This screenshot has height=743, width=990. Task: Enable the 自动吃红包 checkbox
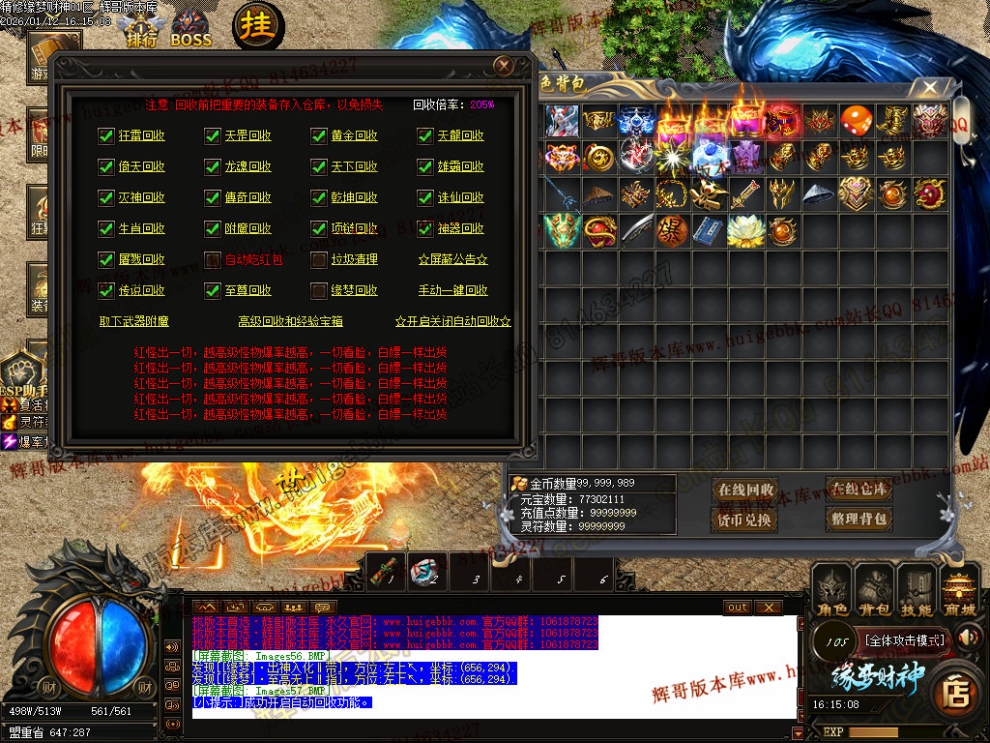[212, 260]
